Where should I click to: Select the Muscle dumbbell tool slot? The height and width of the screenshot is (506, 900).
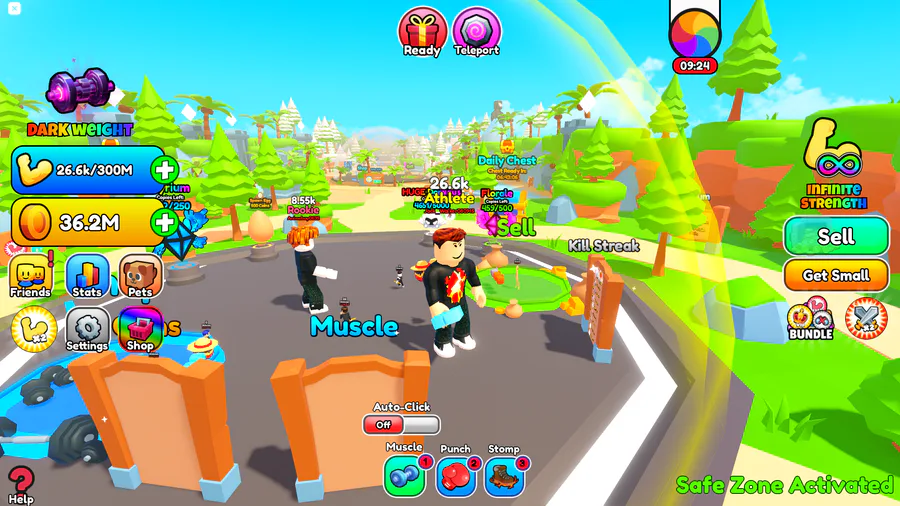click(x=404, y=476)
